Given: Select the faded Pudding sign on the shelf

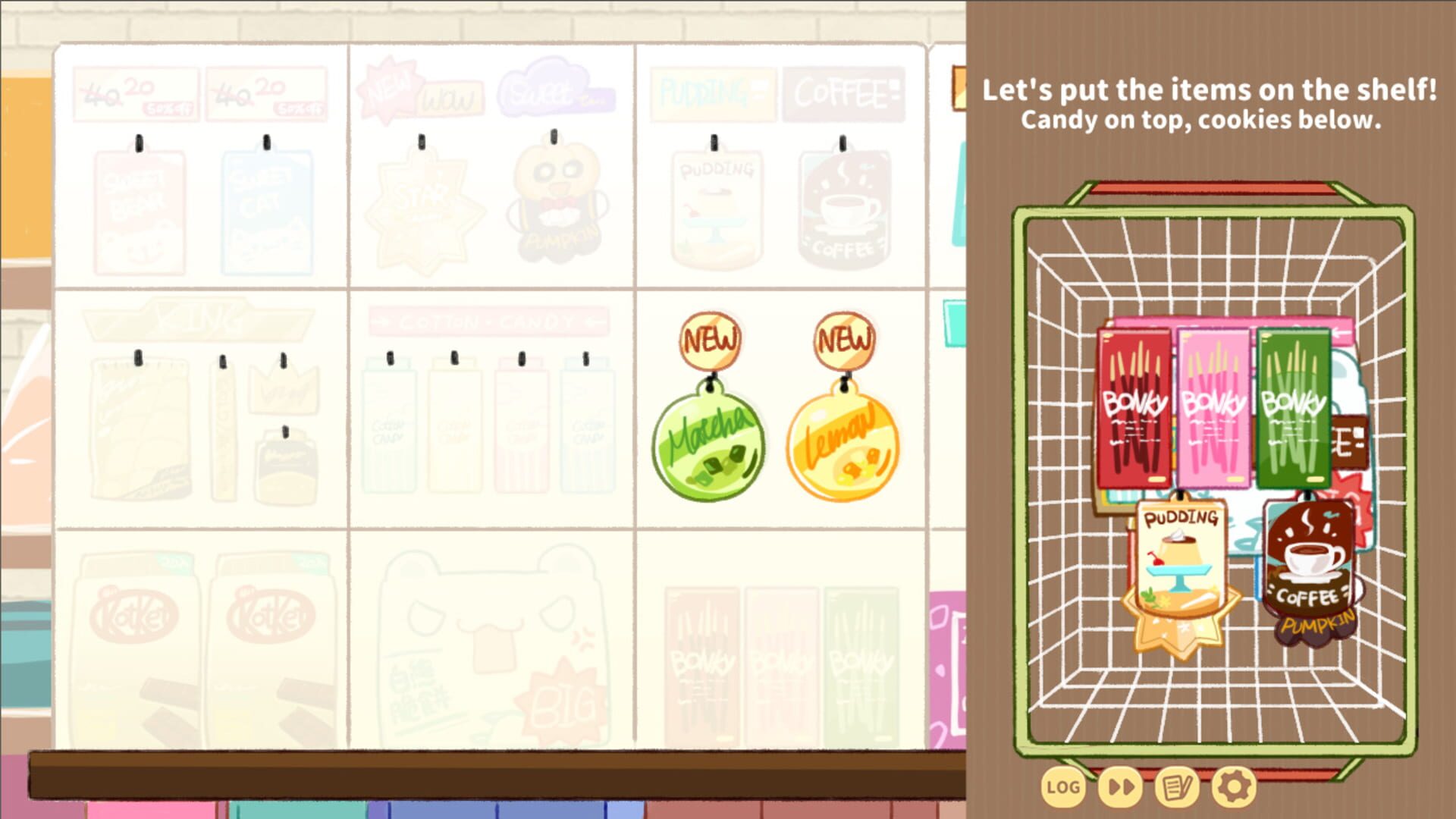Looking at the screenshot, I should point(714,205).
